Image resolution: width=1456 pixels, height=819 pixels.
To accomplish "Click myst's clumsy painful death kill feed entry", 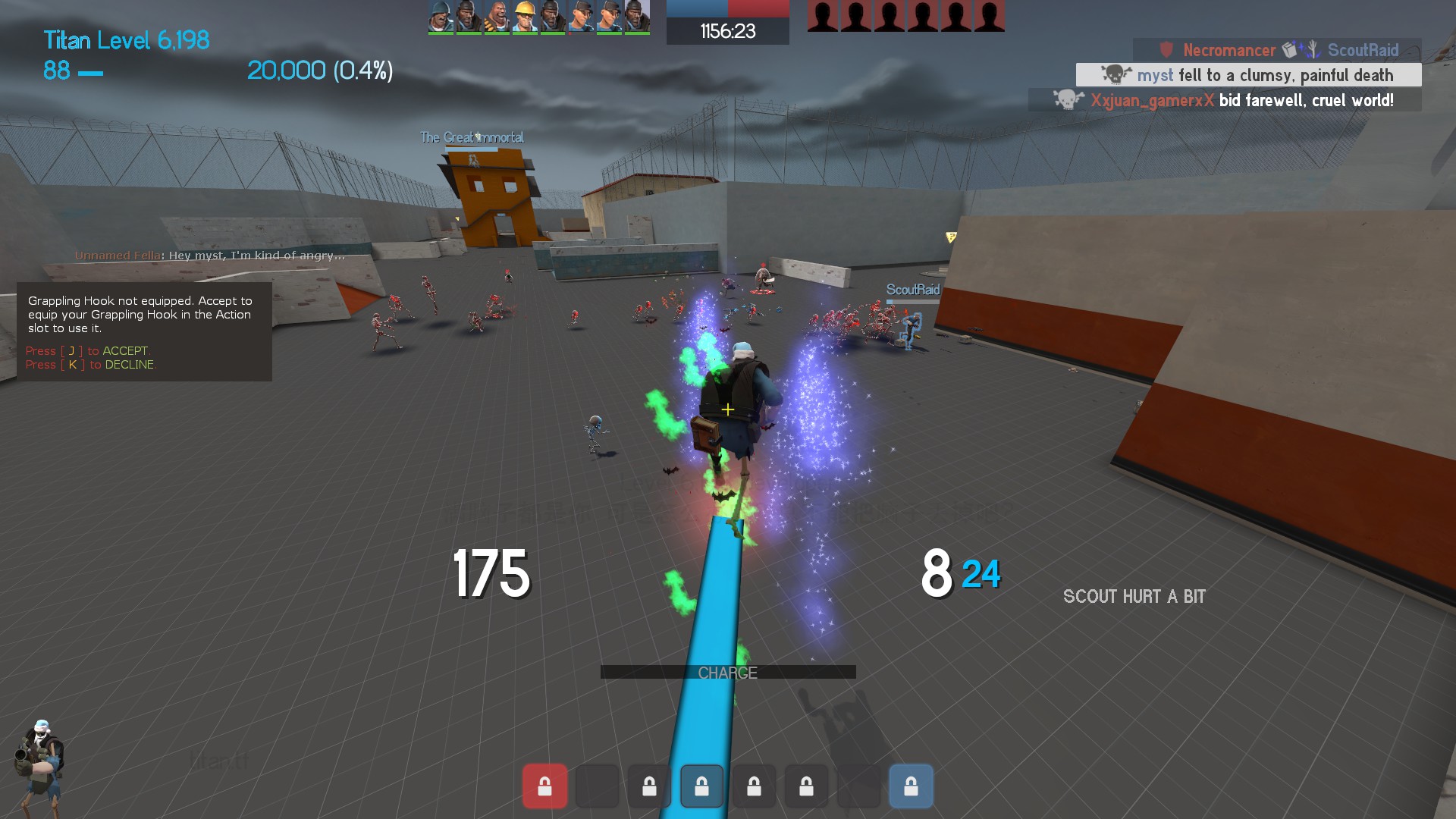I will pos(1248,75).
